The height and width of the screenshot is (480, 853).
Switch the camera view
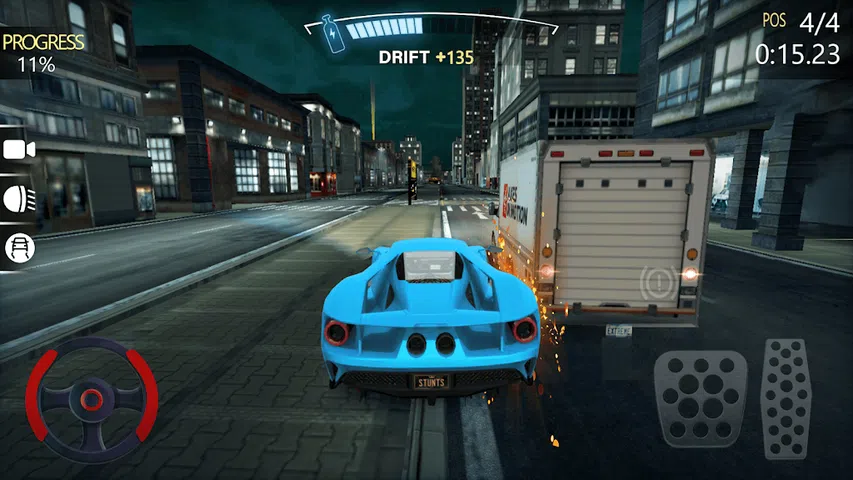point(17,149)
